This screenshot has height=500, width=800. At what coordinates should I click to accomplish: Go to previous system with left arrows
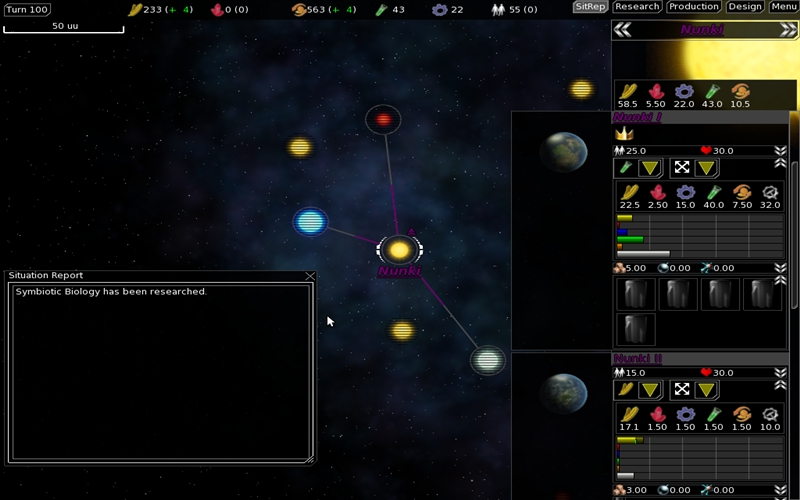coord(623,30)
